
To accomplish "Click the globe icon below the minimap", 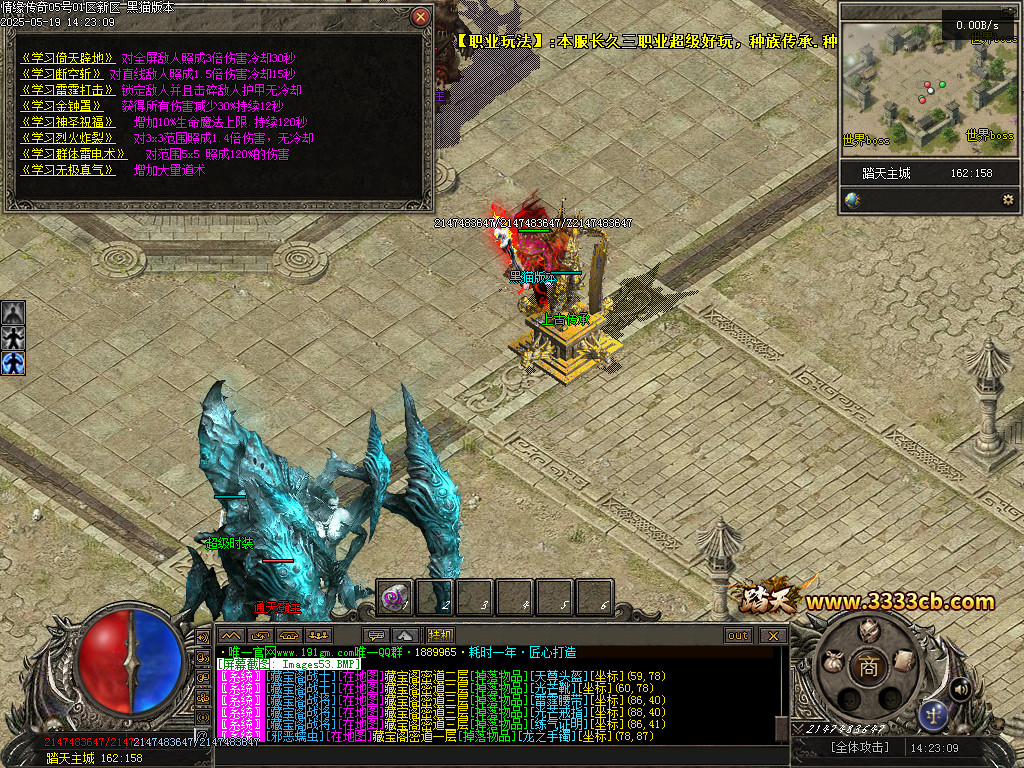I will click(x=852, y=200).
